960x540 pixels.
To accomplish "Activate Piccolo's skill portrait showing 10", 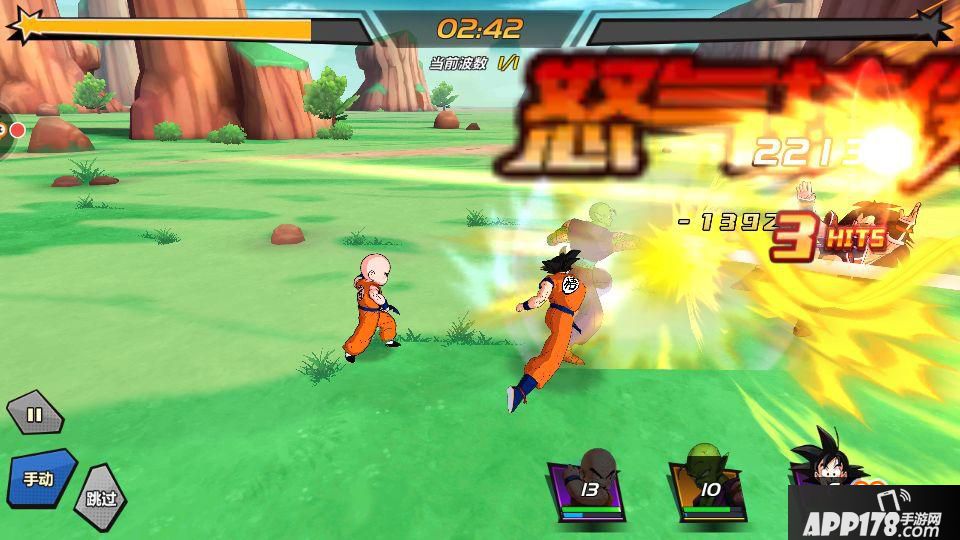I will click(x=709, y=489).
